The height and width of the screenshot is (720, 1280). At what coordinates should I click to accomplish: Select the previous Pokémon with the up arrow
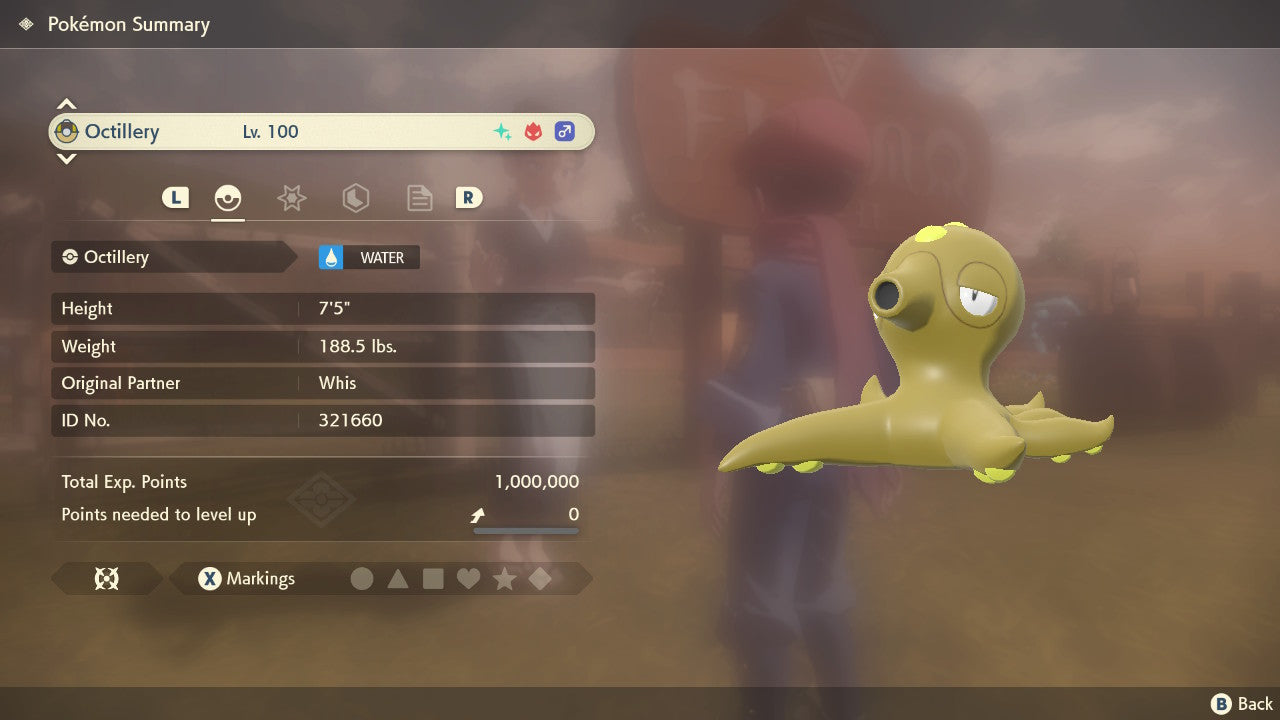66,104
